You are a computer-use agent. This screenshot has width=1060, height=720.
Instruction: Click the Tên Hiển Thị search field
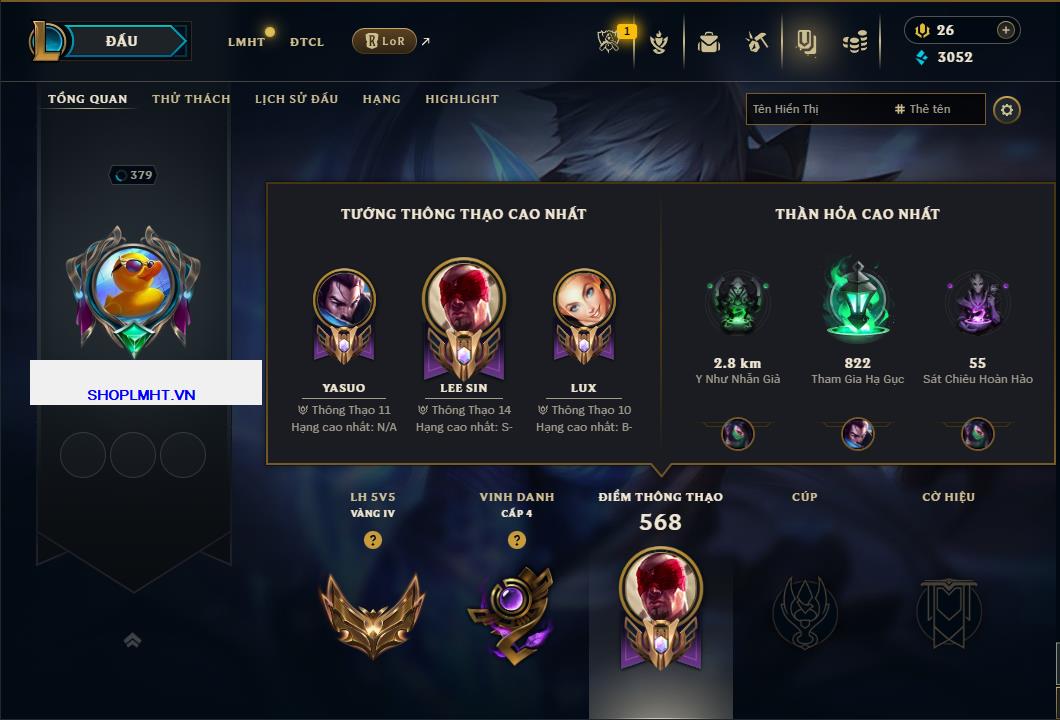(x=815, y=109)
